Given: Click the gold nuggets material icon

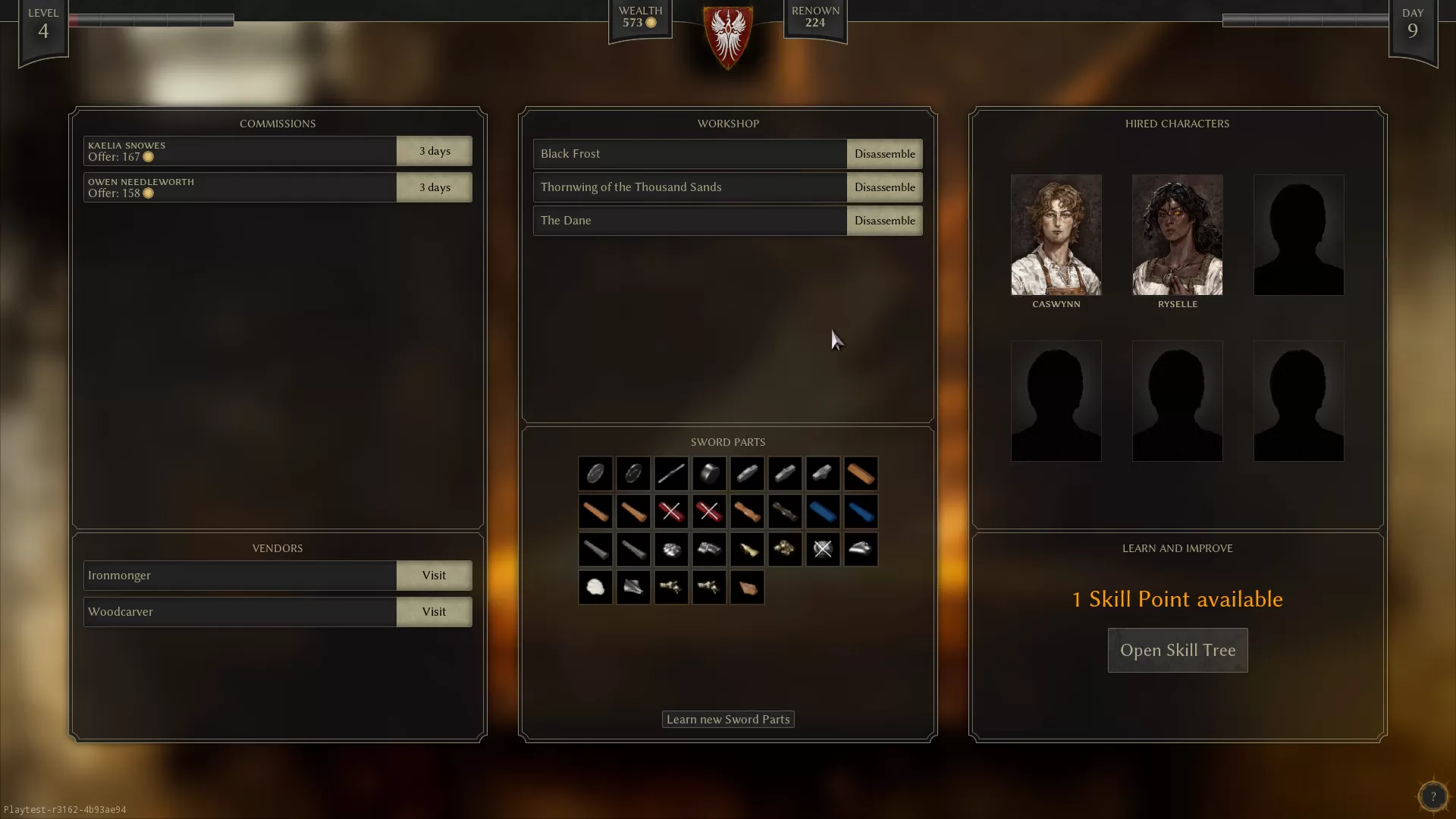Looking at the screenshot, I should [x=785, y=549].
